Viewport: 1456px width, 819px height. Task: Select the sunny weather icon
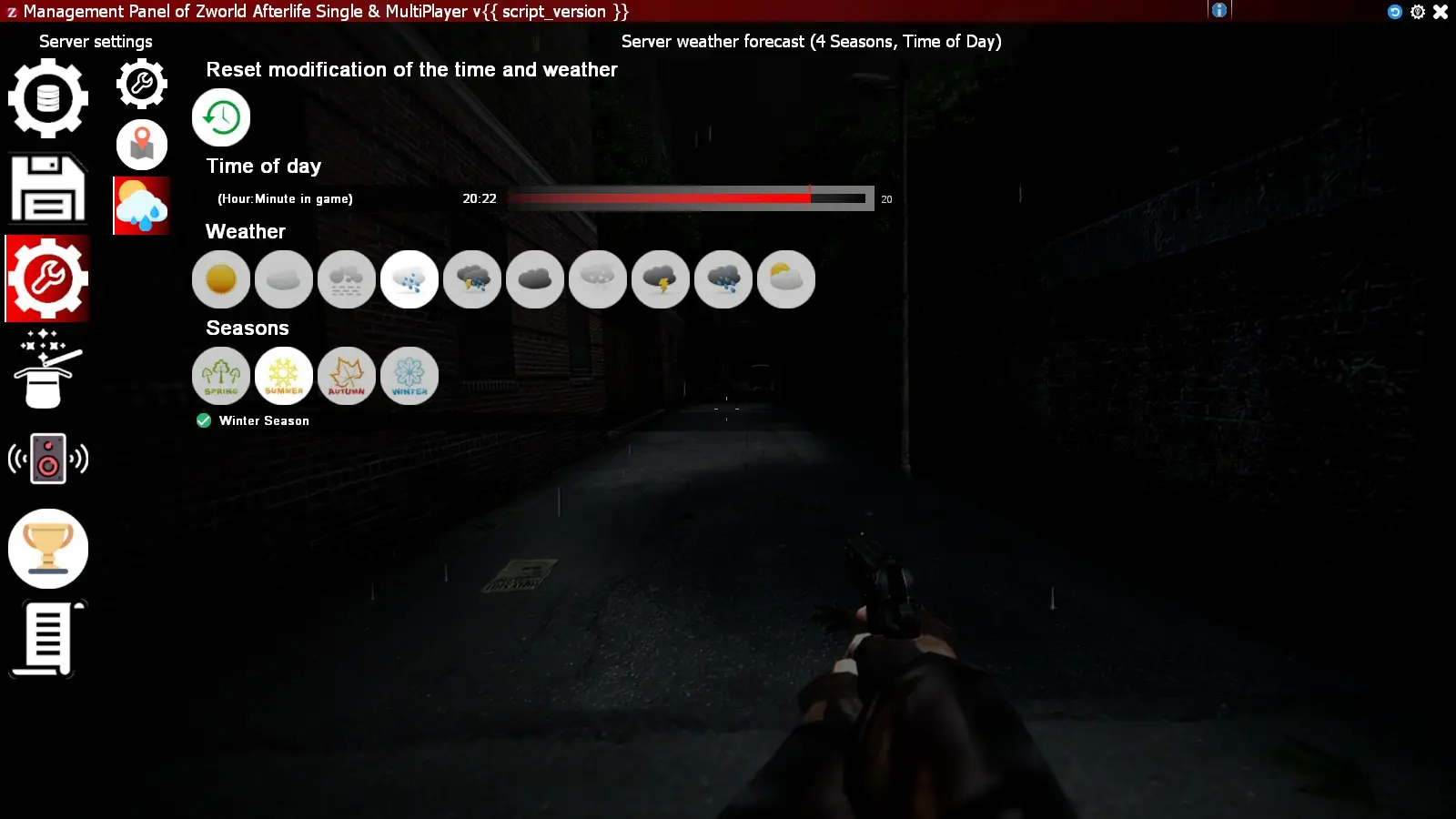(x=221, y=279)
